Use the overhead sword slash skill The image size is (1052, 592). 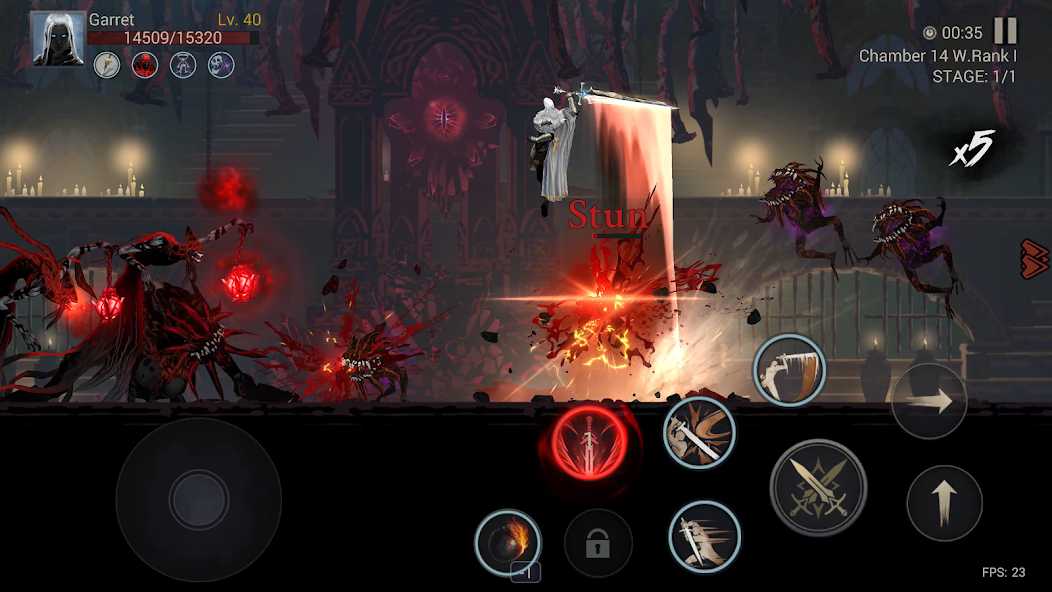[x=789, y=370]
